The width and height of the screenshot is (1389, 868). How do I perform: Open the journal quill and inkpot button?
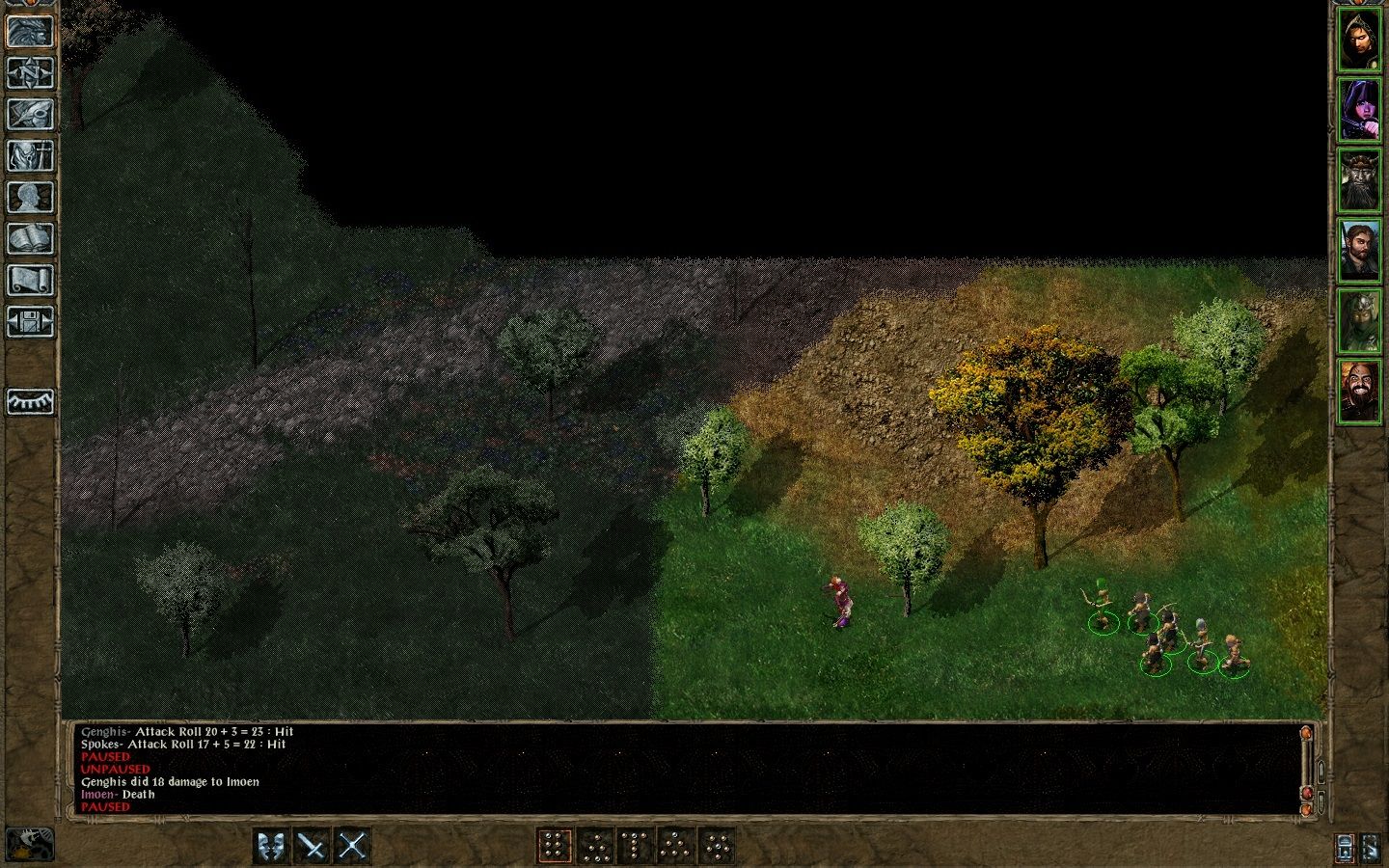tap(30, 114)
